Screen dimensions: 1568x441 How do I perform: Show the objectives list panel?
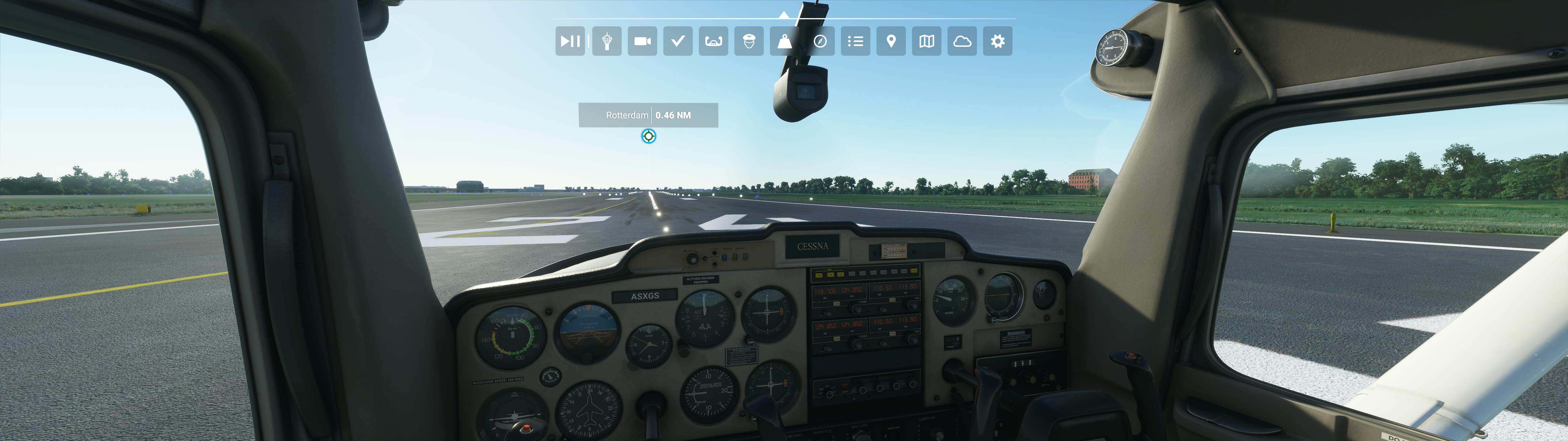(x=855, y=41)
